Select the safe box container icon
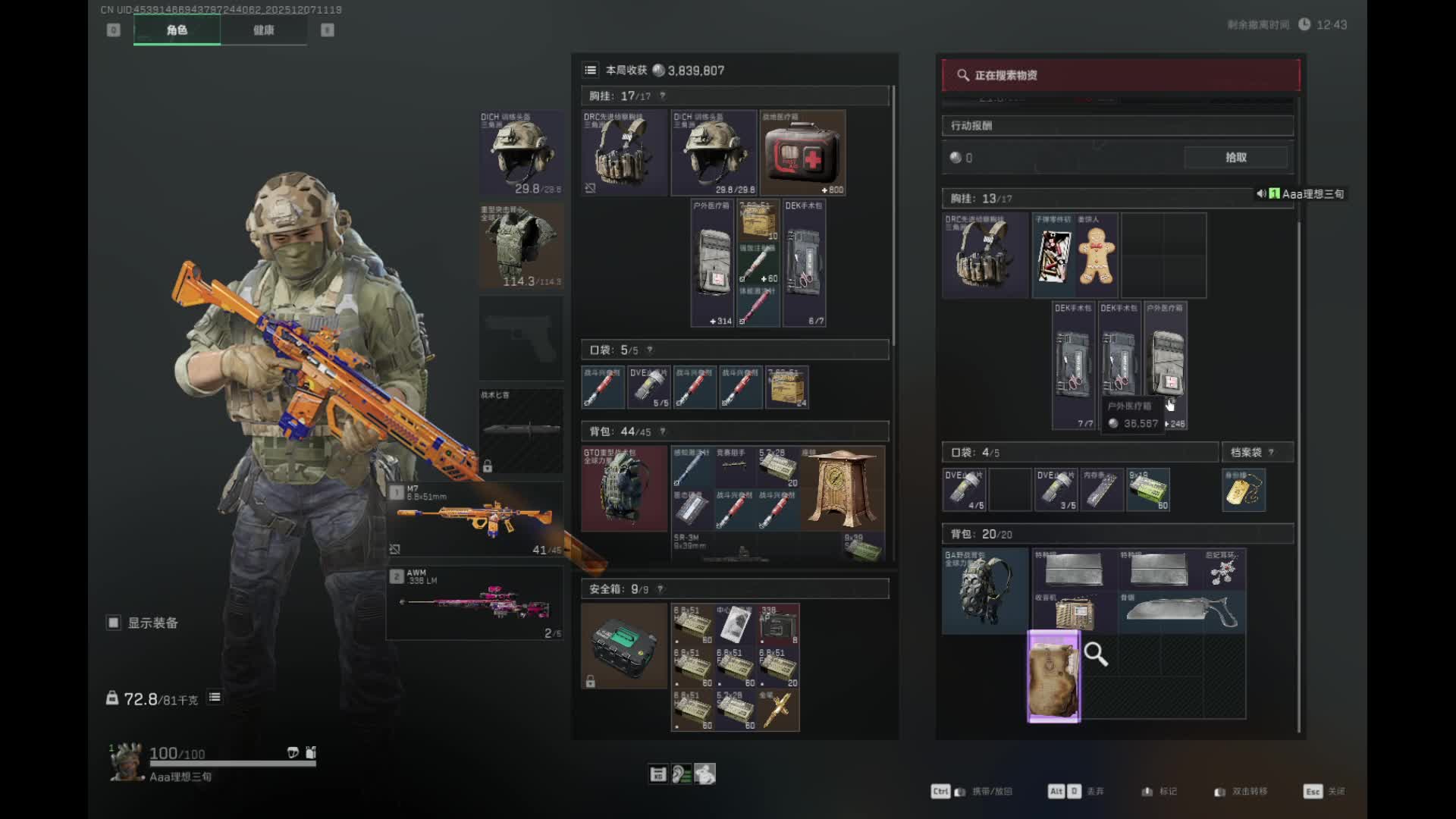1456x819 pixels. point(623,645)
